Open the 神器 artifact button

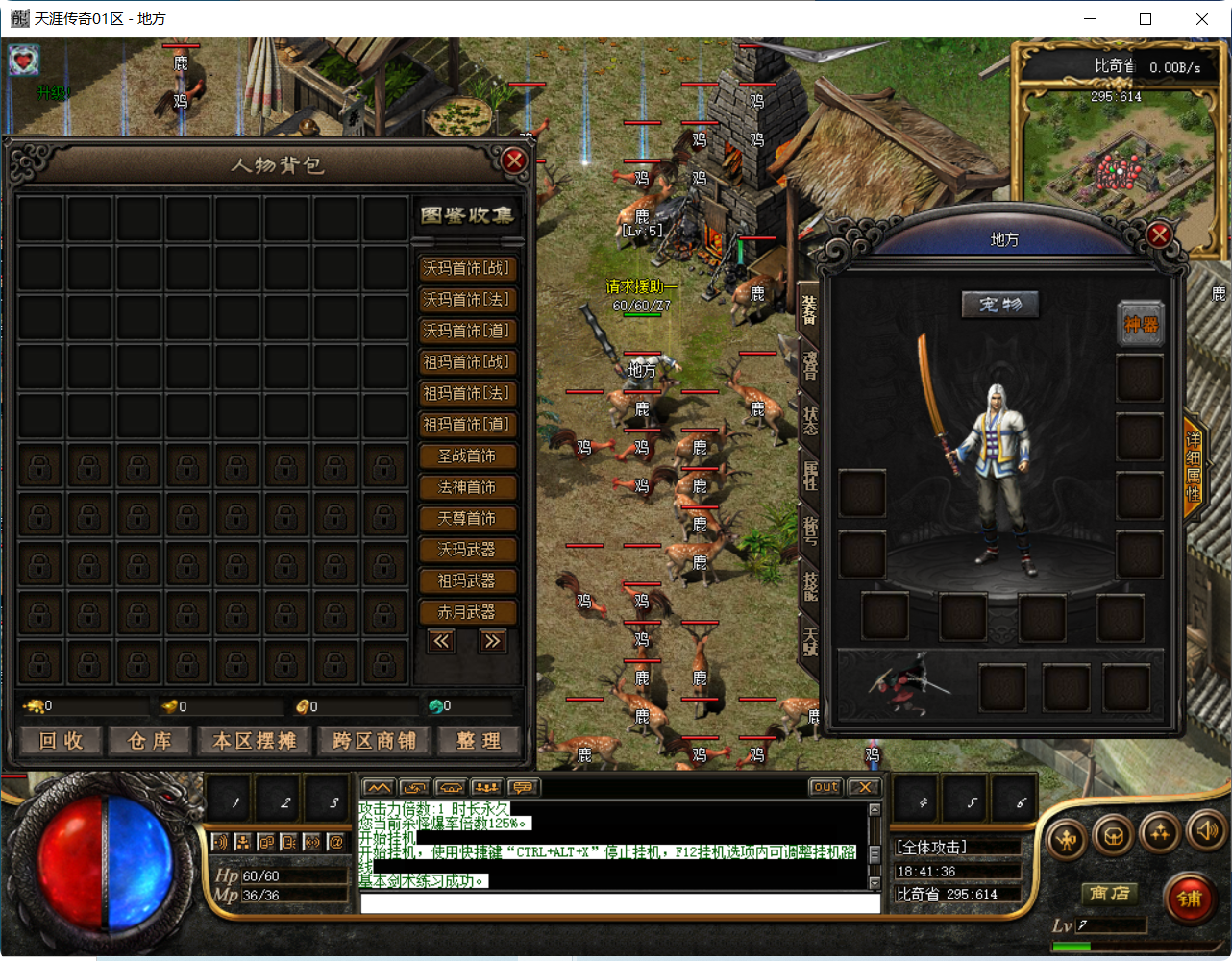1140,324
